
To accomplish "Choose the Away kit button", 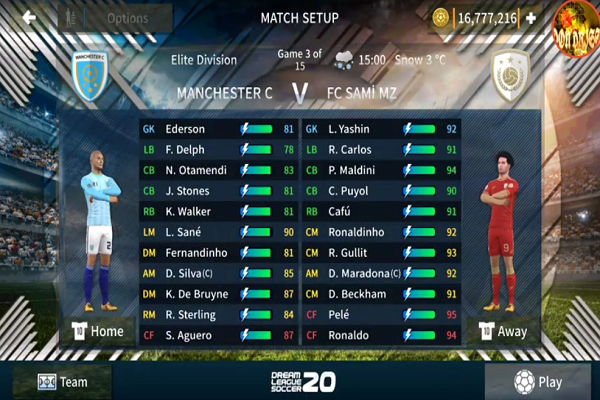I will [x=501, y=331].
